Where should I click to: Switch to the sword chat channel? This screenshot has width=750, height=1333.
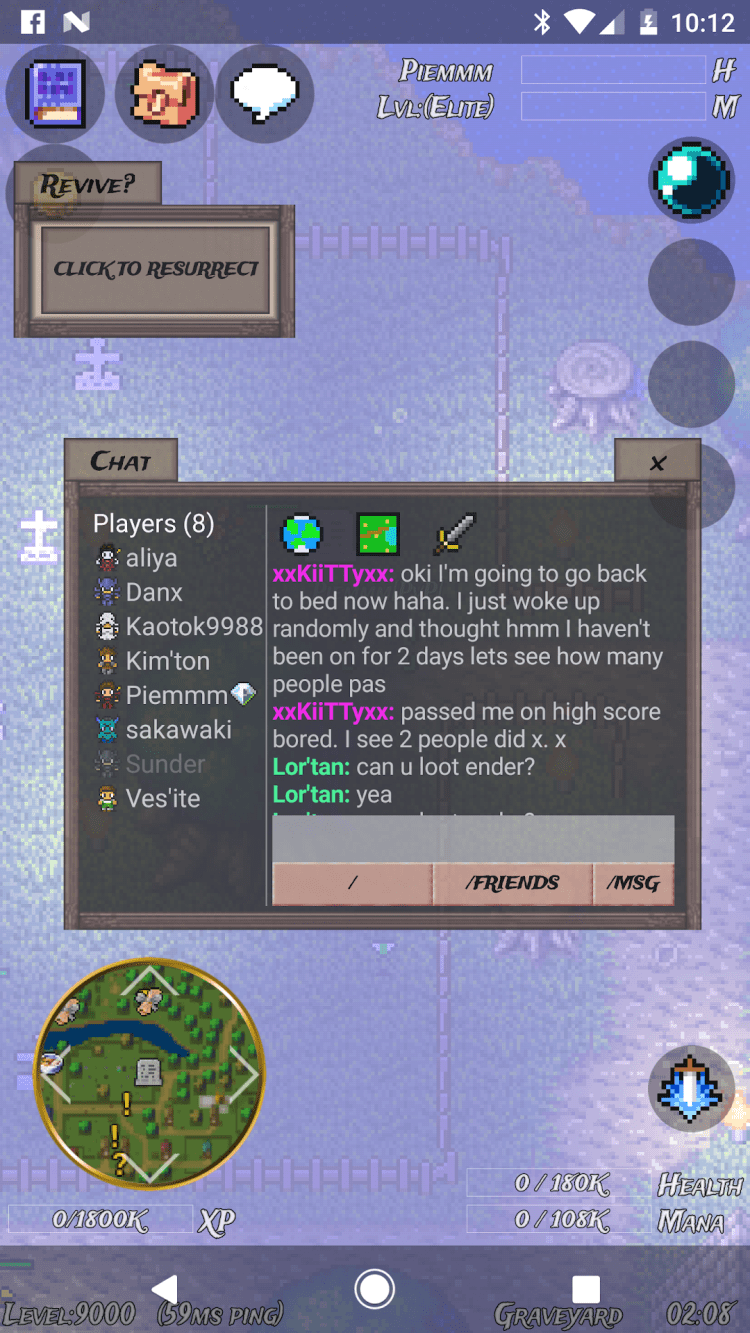454,534
